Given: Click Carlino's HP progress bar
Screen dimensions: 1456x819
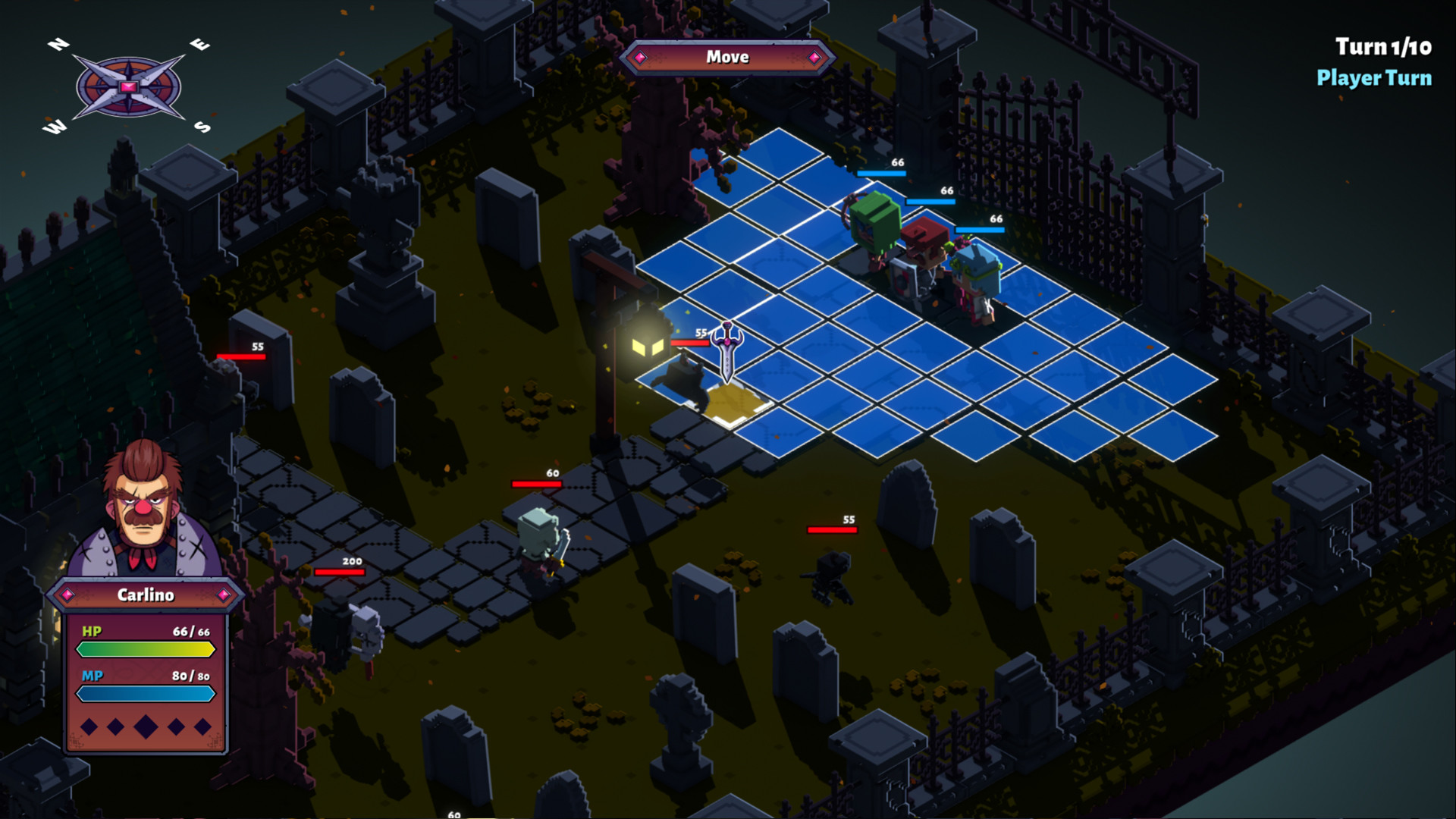Looking at the screenshot, I should (145, 649).
